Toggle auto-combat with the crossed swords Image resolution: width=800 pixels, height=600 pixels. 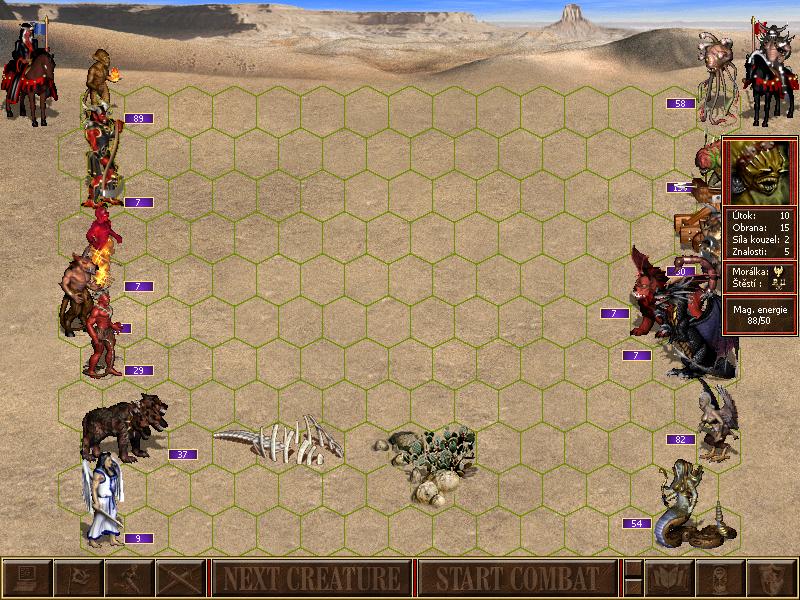click(x=179, y=578)
